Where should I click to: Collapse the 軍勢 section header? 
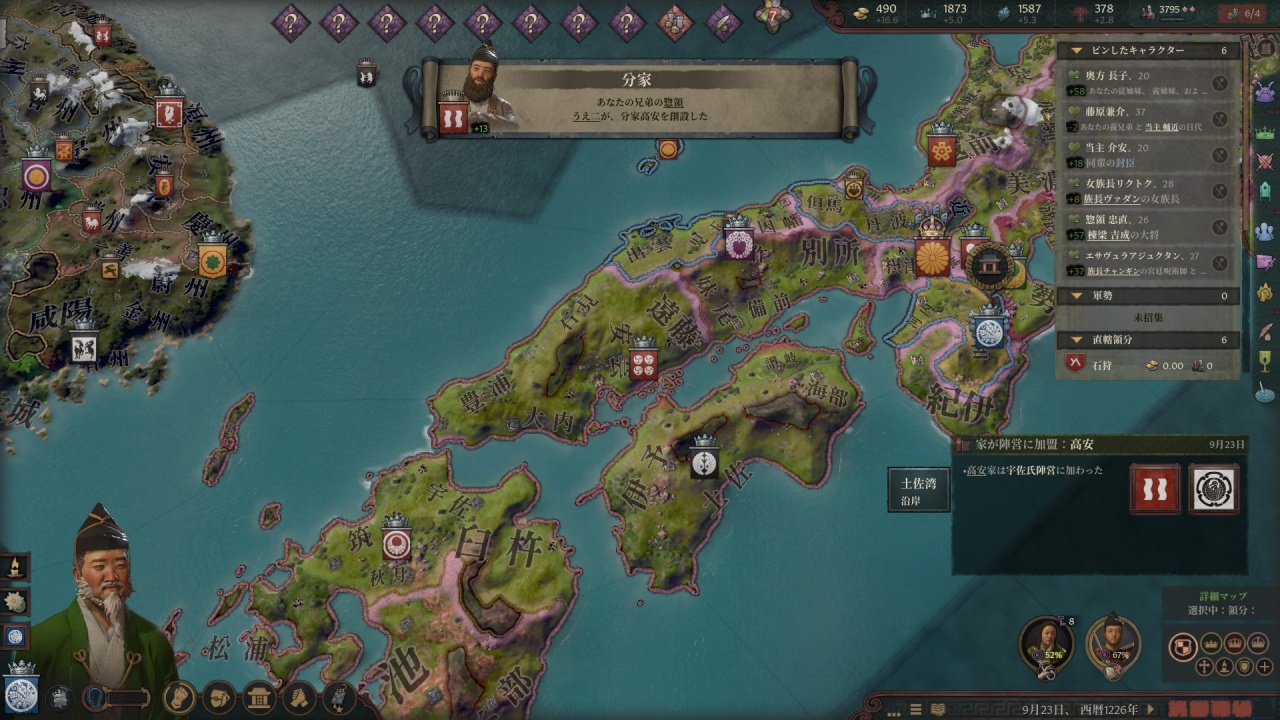(1076, 296)
